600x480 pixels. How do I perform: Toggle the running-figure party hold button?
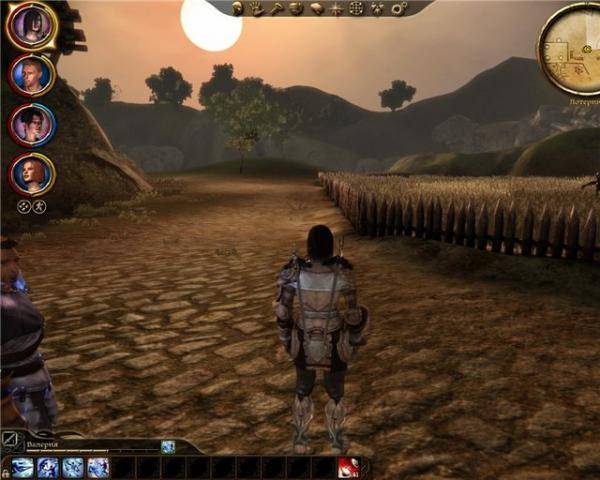[39, 207]
